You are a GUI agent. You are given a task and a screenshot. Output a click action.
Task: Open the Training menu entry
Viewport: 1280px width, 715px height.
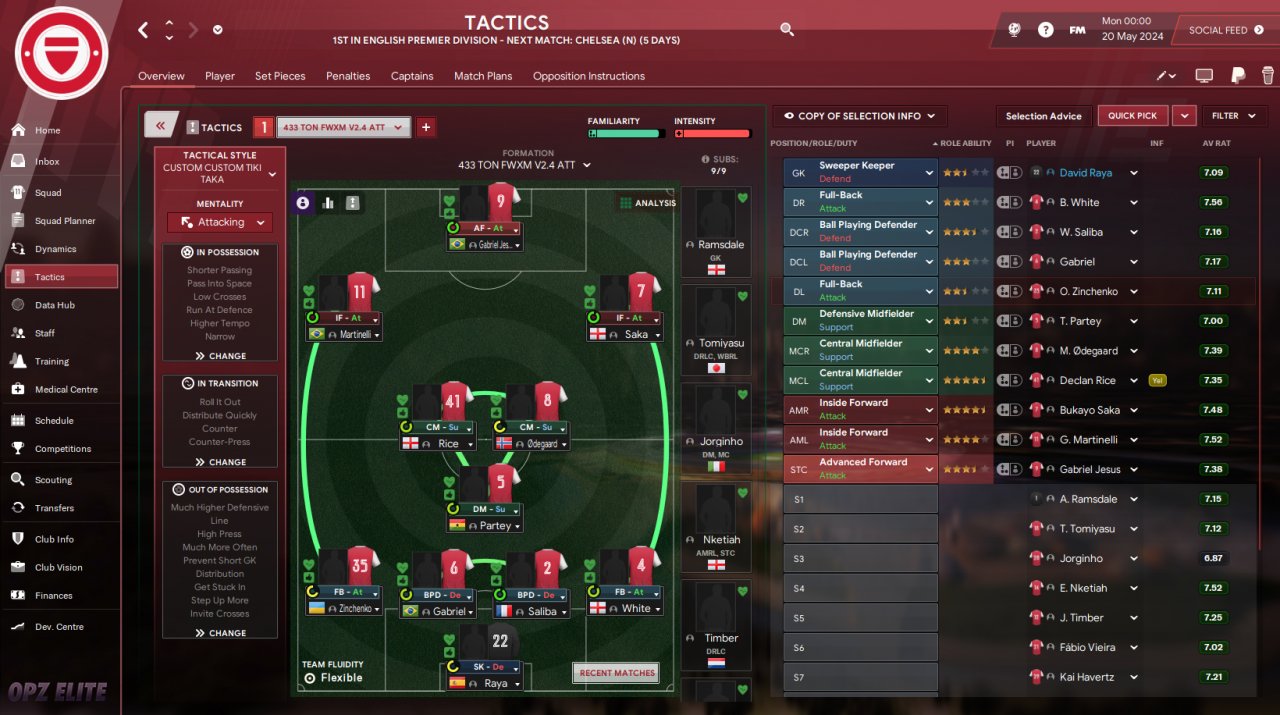[52, 361]
